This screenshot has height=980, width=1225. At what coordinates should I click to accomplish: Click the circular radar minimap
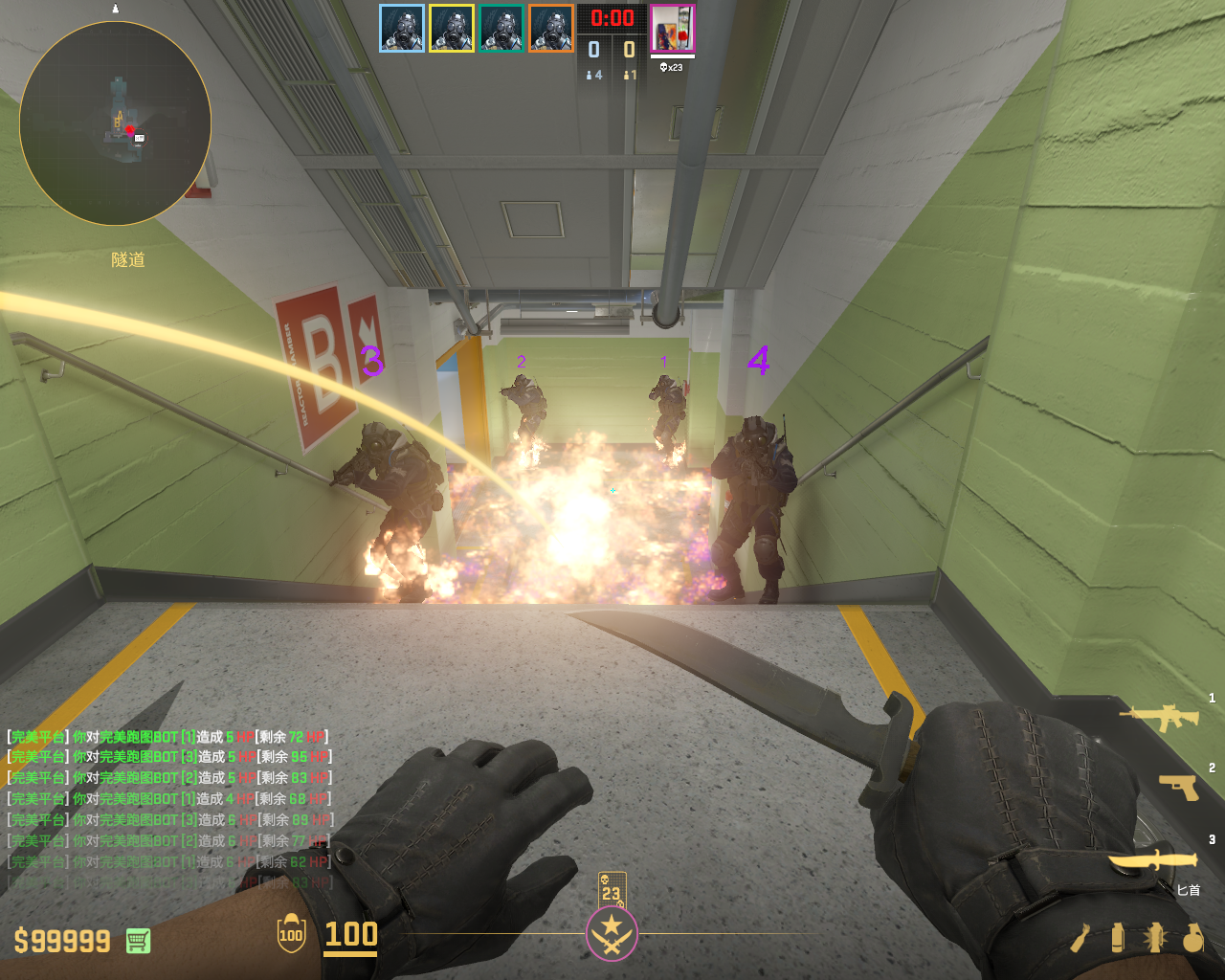(x=115, y=123)
